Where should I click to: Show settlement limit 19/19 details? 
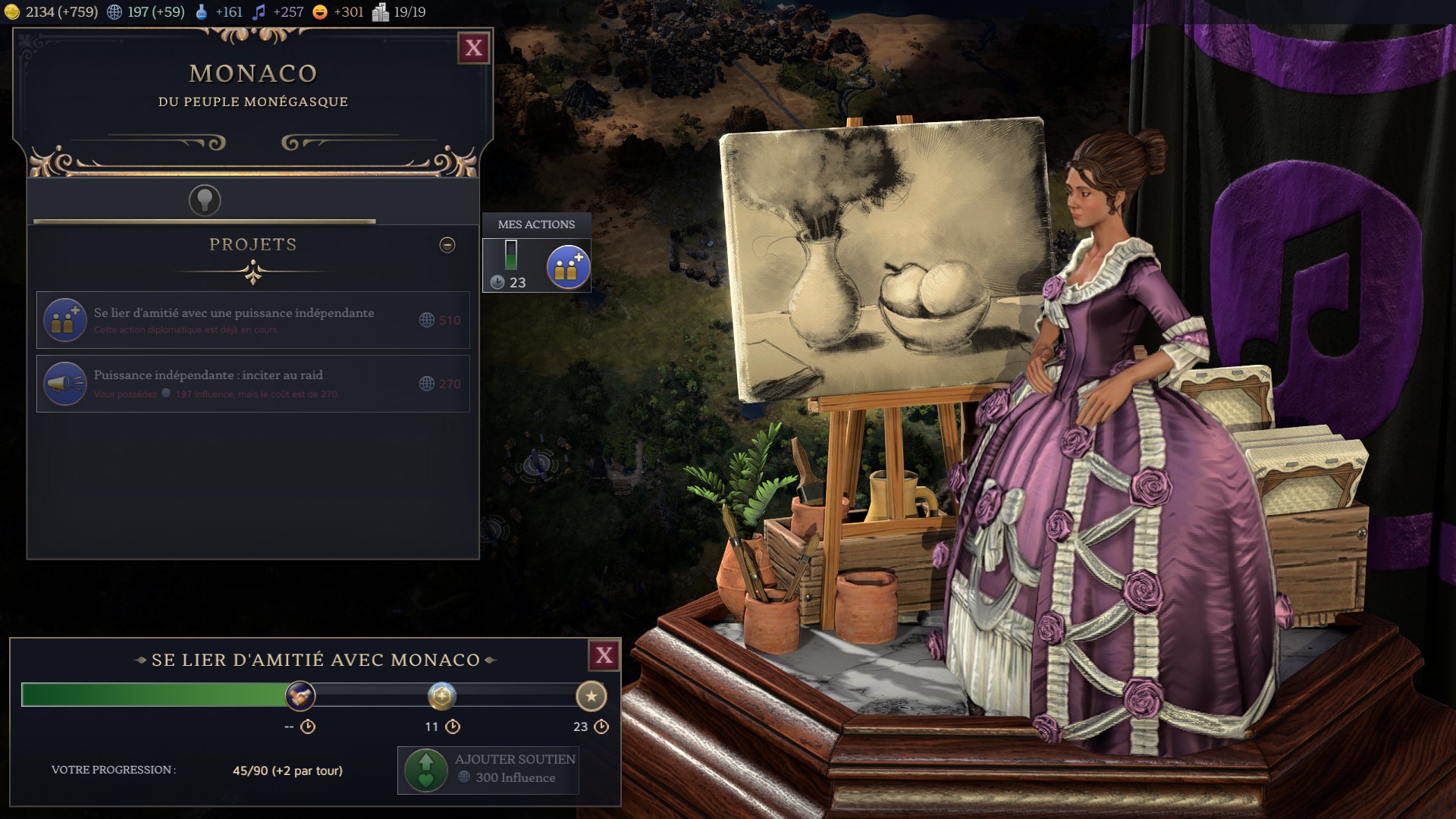[x=399, y=12]
